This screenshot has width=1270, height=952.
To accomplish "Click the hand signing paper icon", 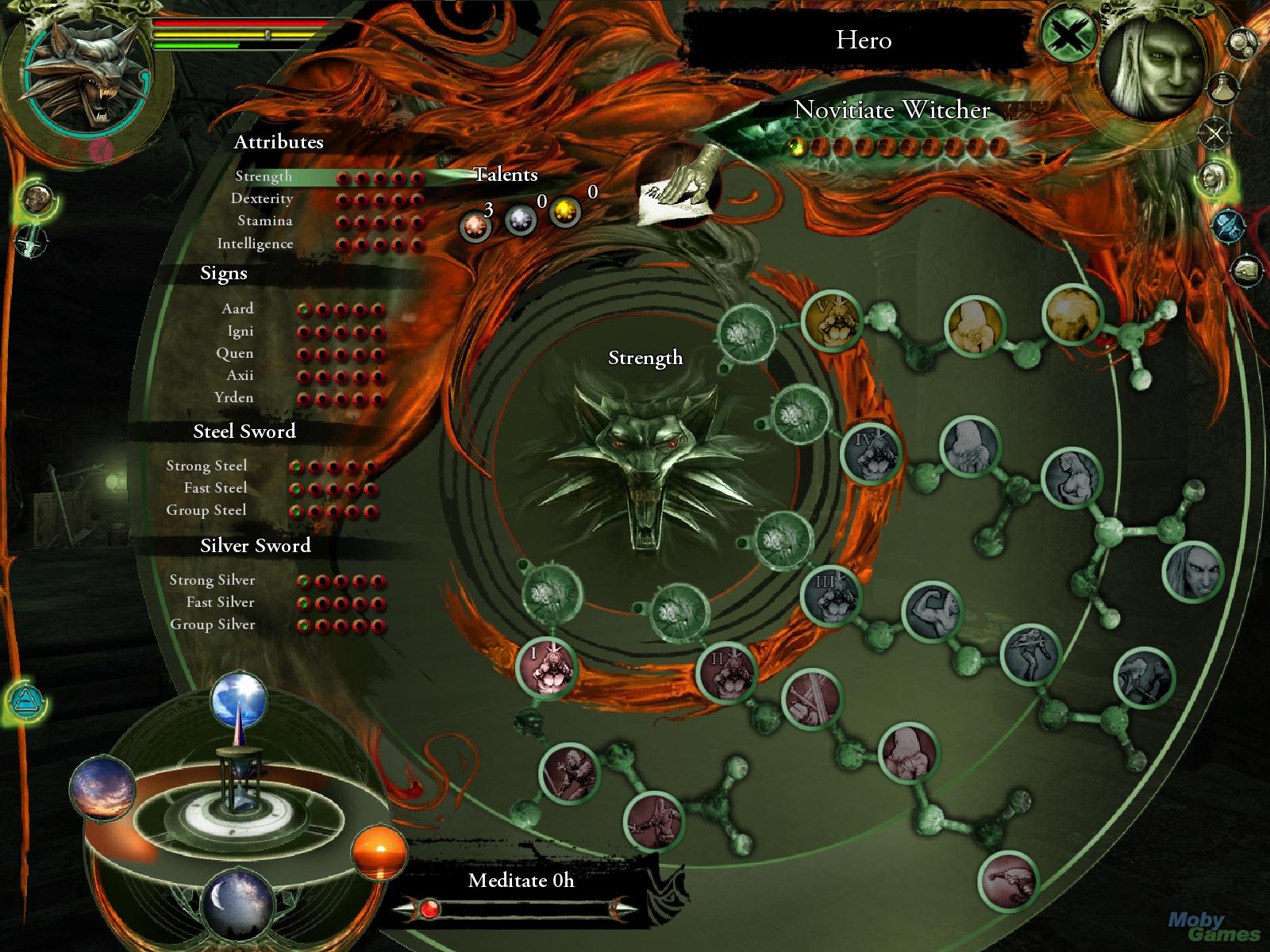I will click(x=679, y=184).
